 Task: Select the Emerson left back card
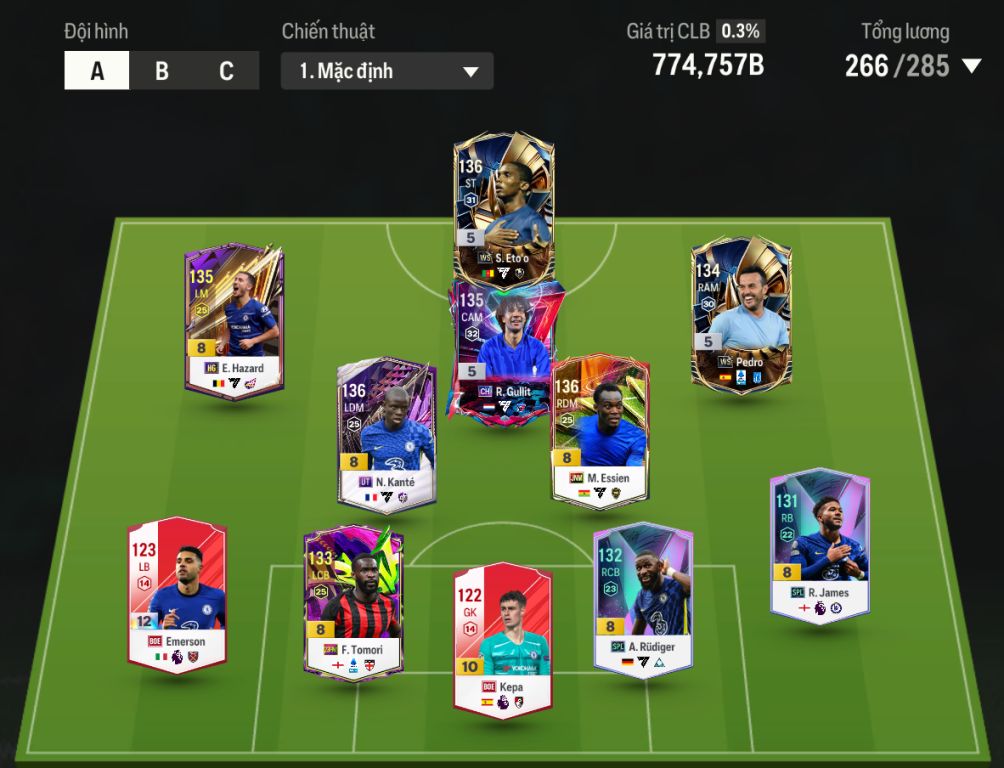click(x=177, y=594)
